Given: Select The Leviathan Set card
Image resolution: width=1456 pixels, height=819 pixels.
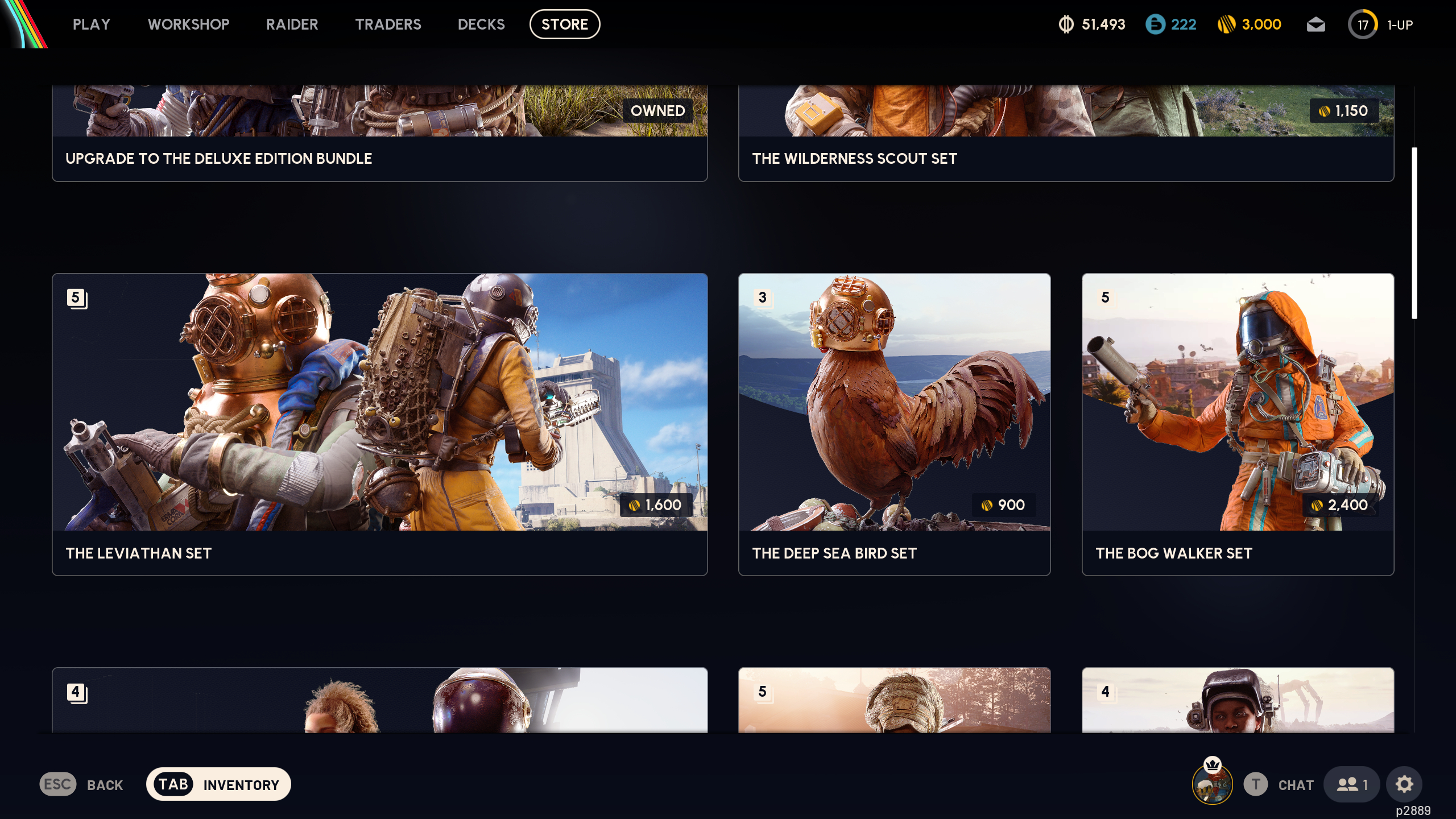Looking at the screenshot, I should click(x=379, y=424).
